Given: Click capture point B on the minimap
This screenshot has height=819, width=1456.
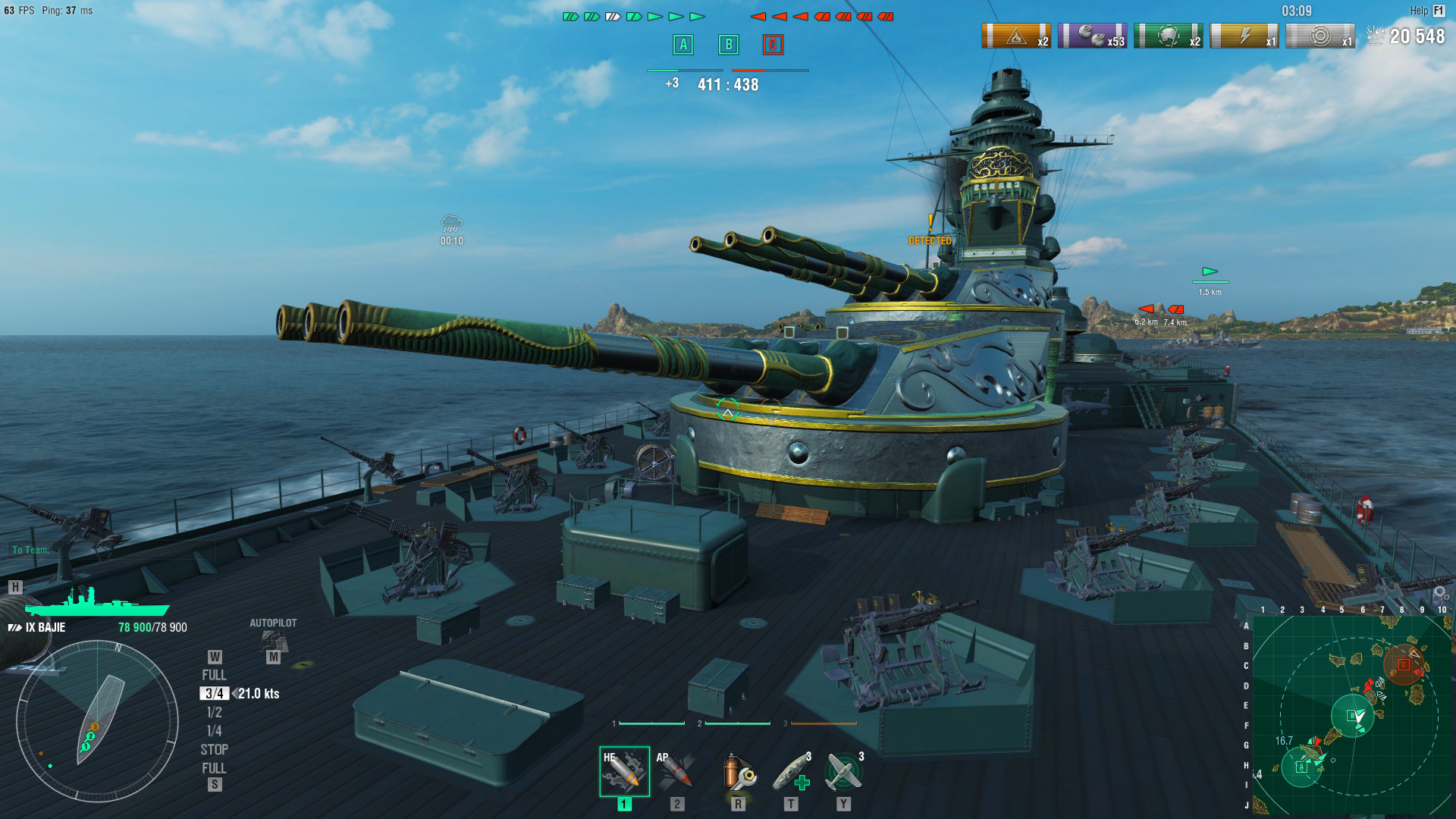Looking at the screenshot, I should (x=1351, y=715).
